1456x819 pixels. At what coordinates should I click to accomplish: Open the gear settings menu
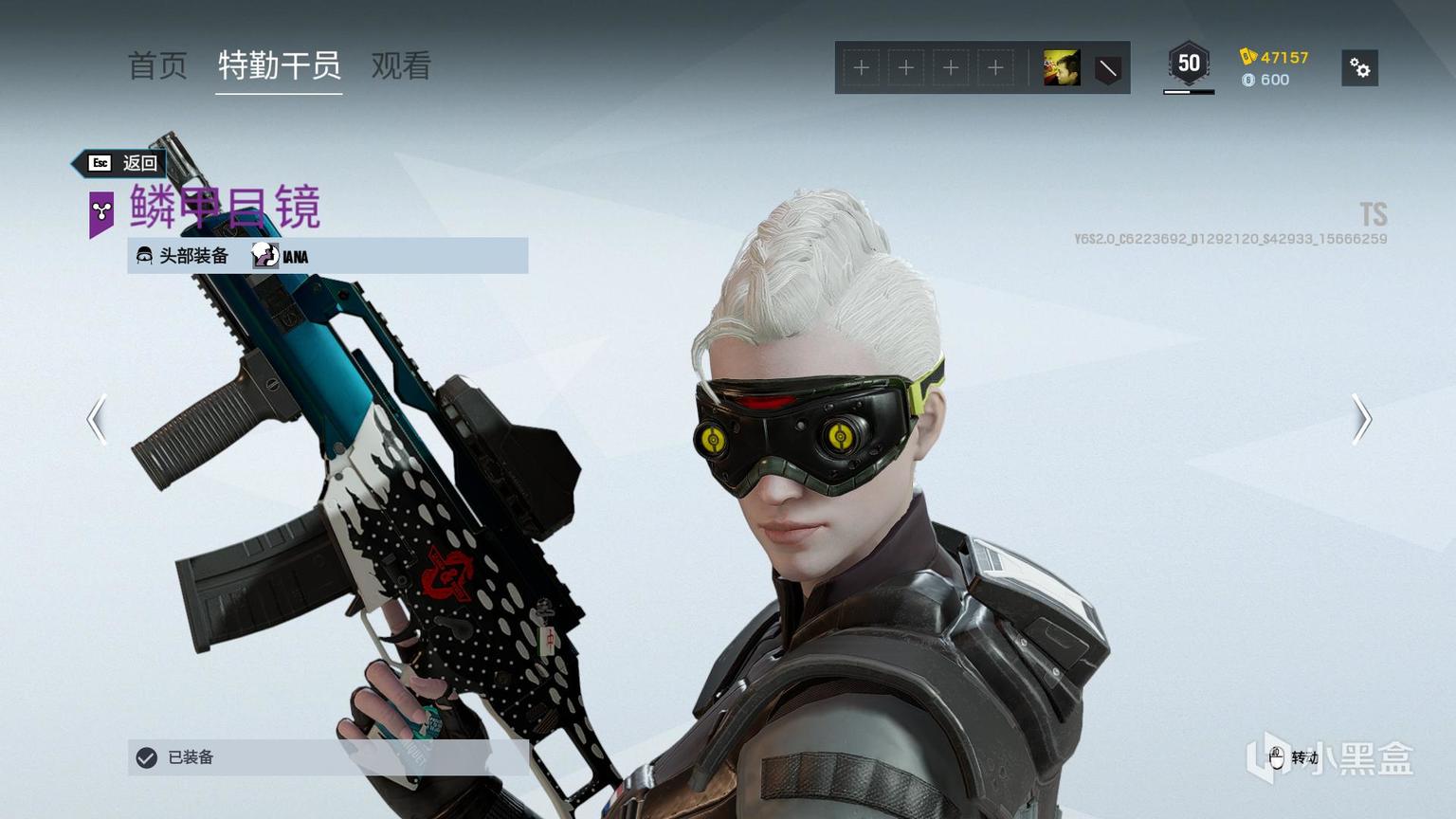pos(1359,68)
